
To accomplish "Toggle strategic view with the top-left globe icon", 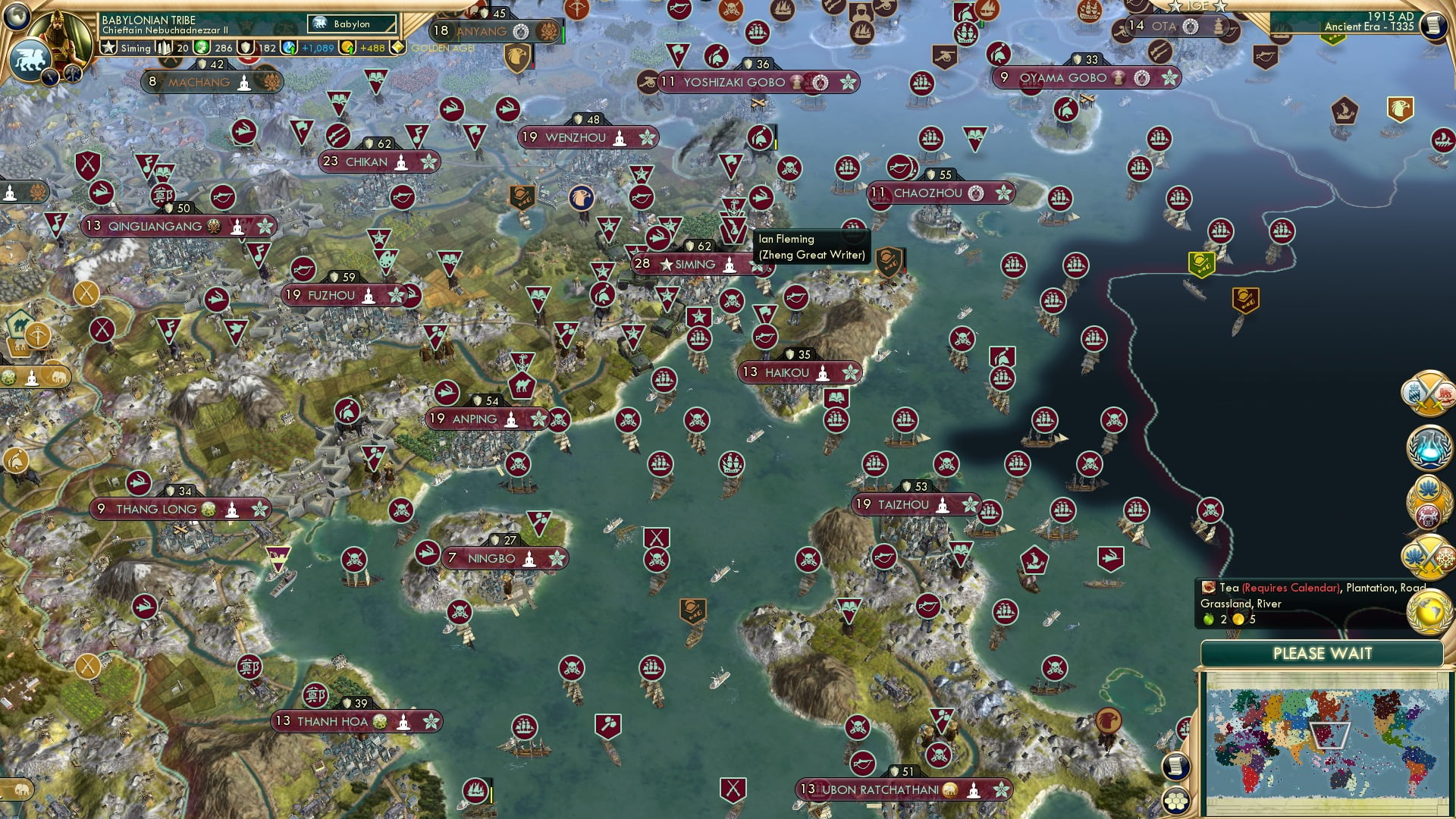I will 15,15.
